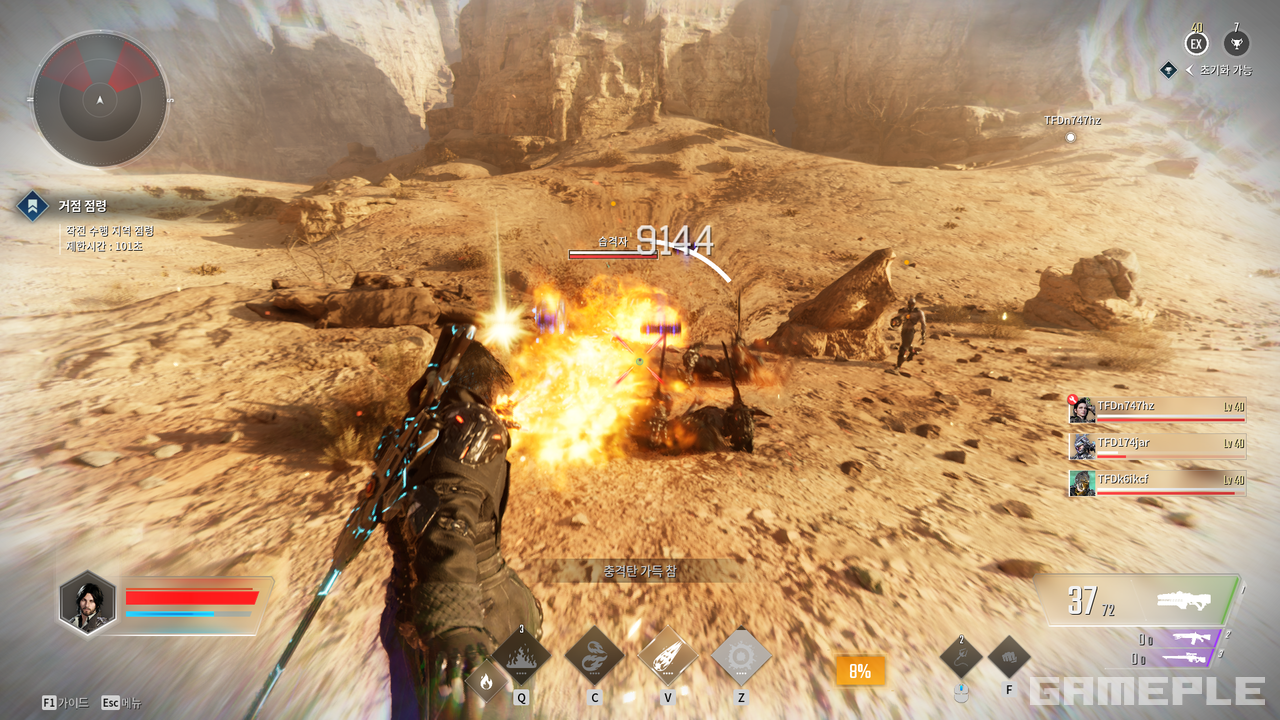Open the trophy counter icon

pos(1237,44)
